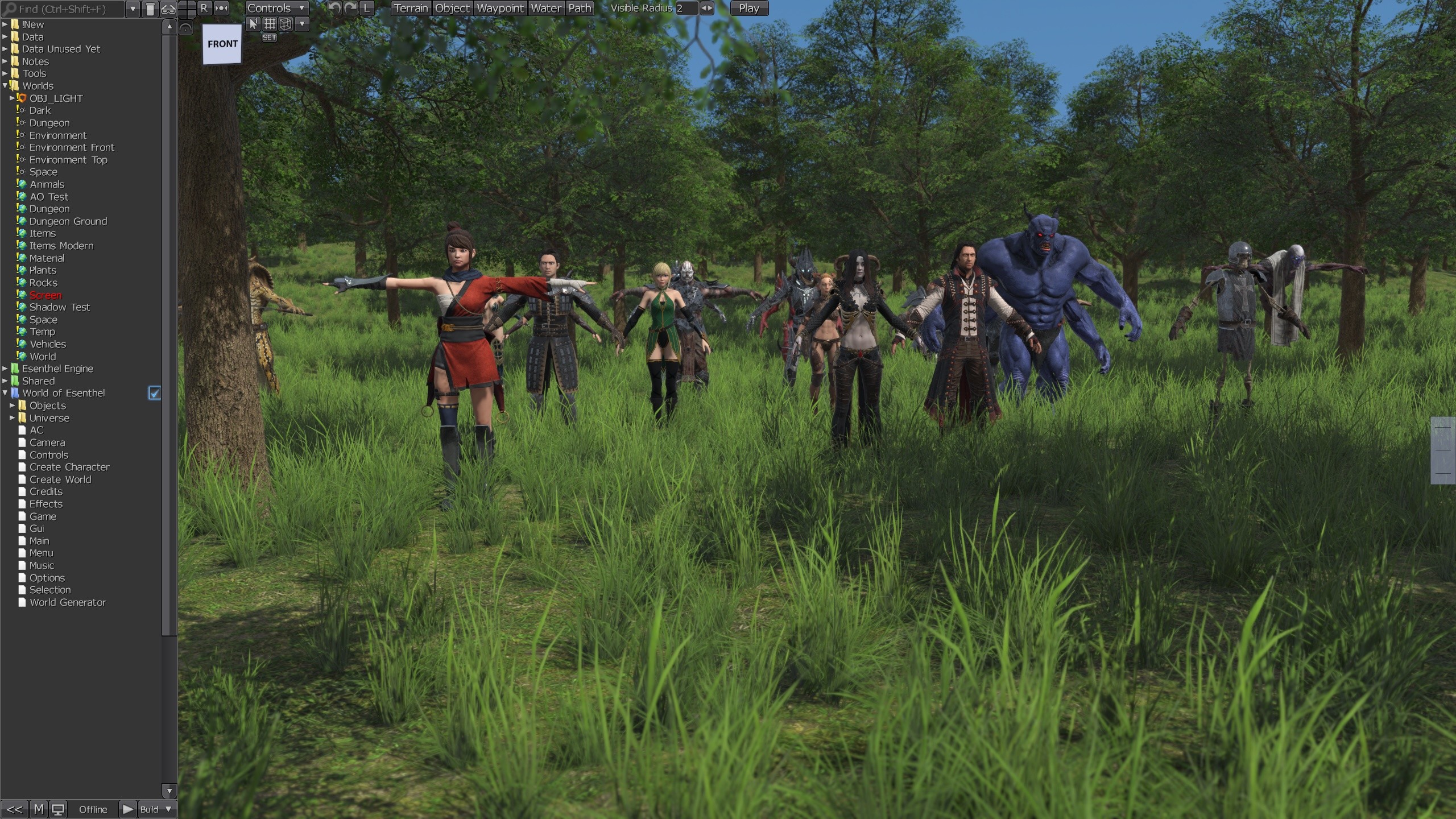The image size is (1456, 819).
Task: Click the wireframe cube display icon
Action: 286,24
